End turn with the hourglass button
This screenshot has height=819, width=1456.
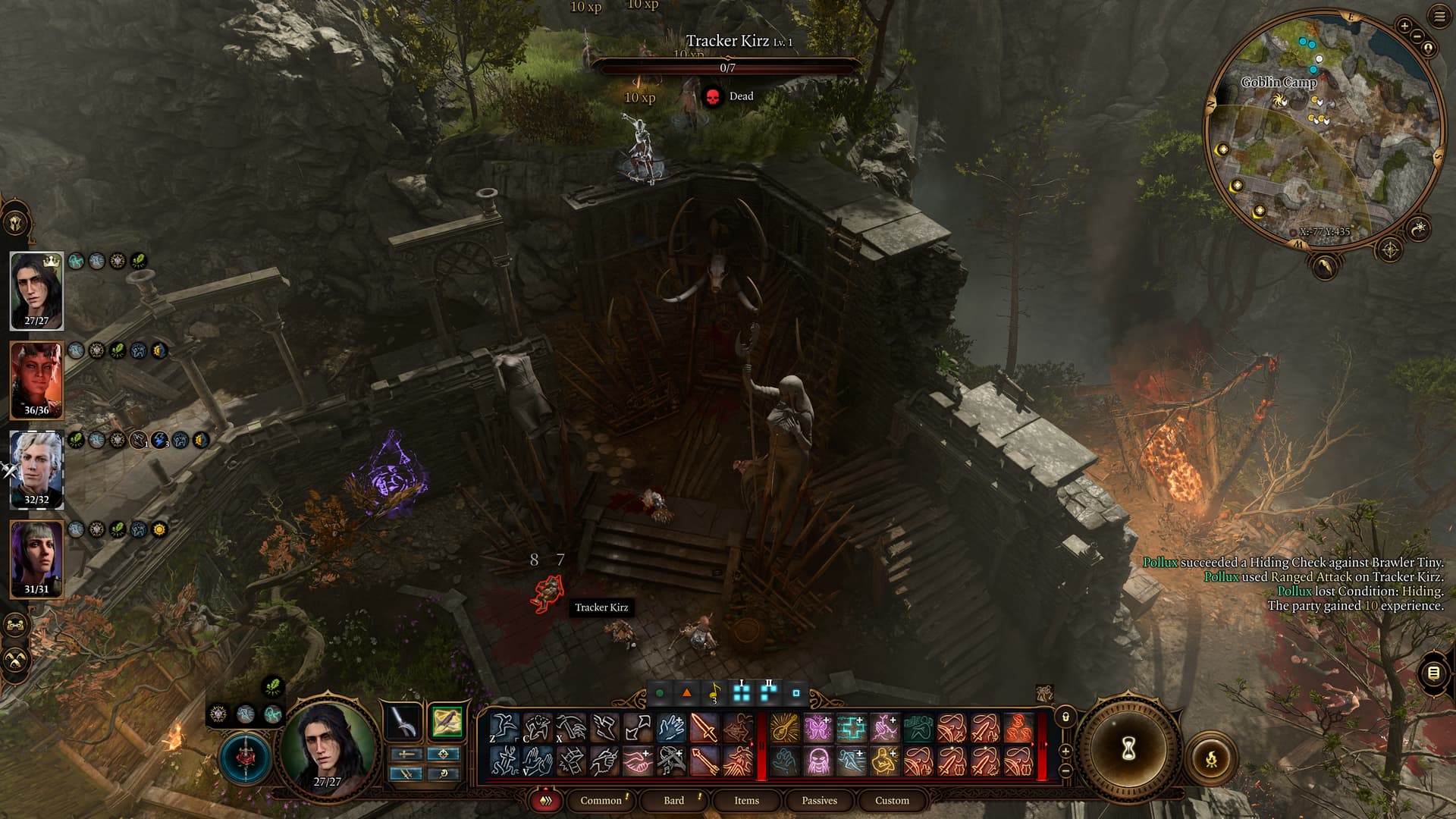pos(1128,749)
